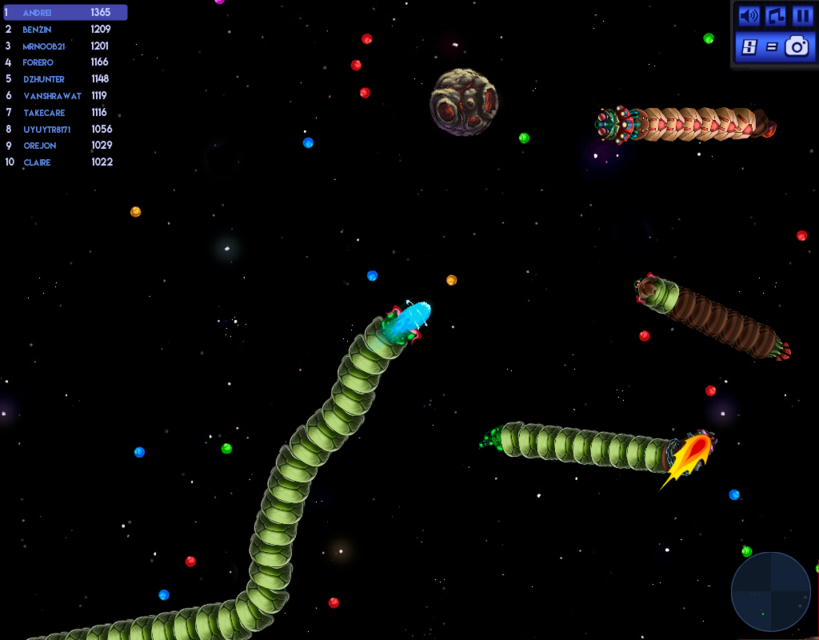Select BENZIN in the leaderboard

65,30
